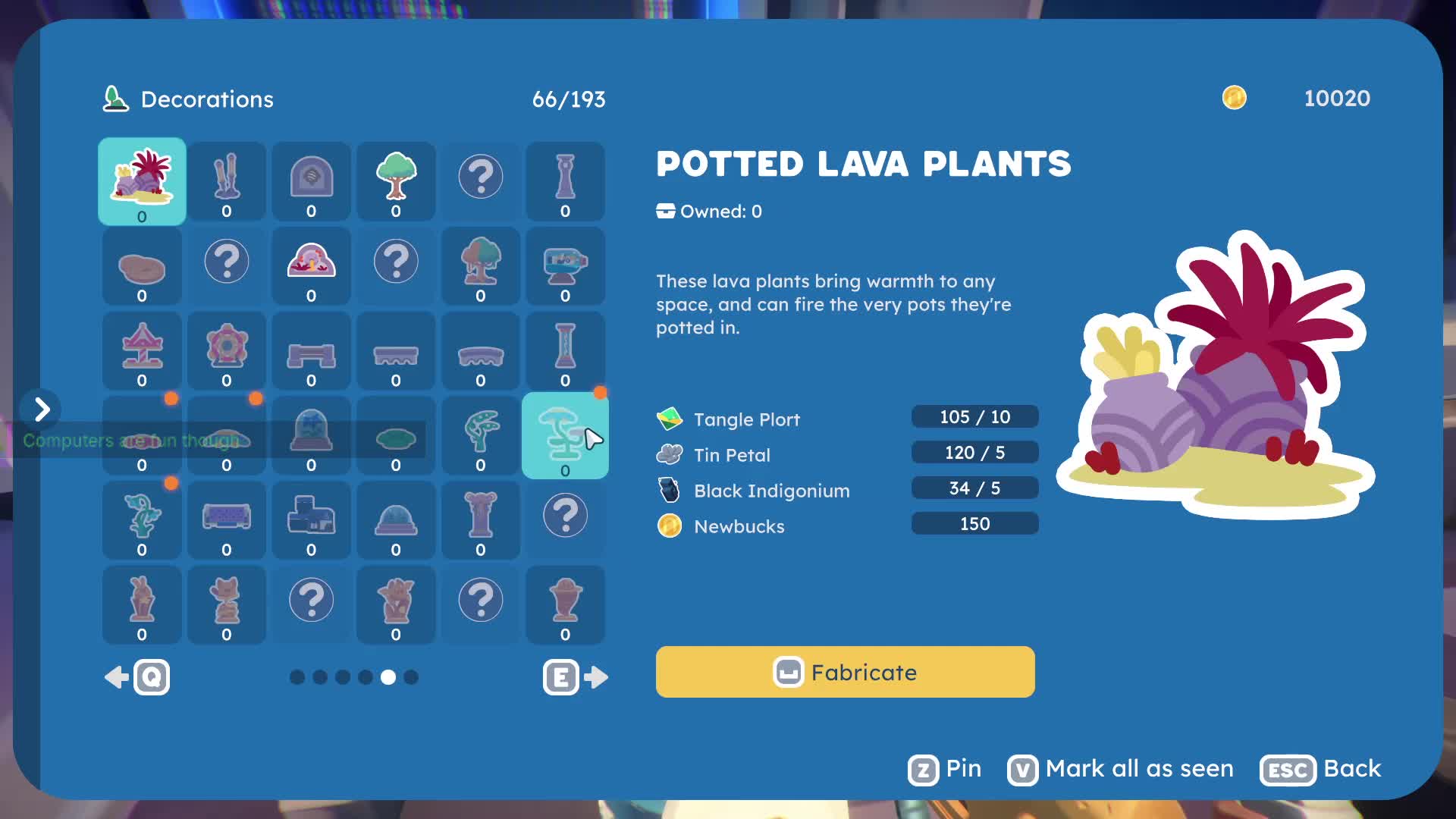Expand the side panel chevron arrow

pyautogui.click(x=42, y=409)
